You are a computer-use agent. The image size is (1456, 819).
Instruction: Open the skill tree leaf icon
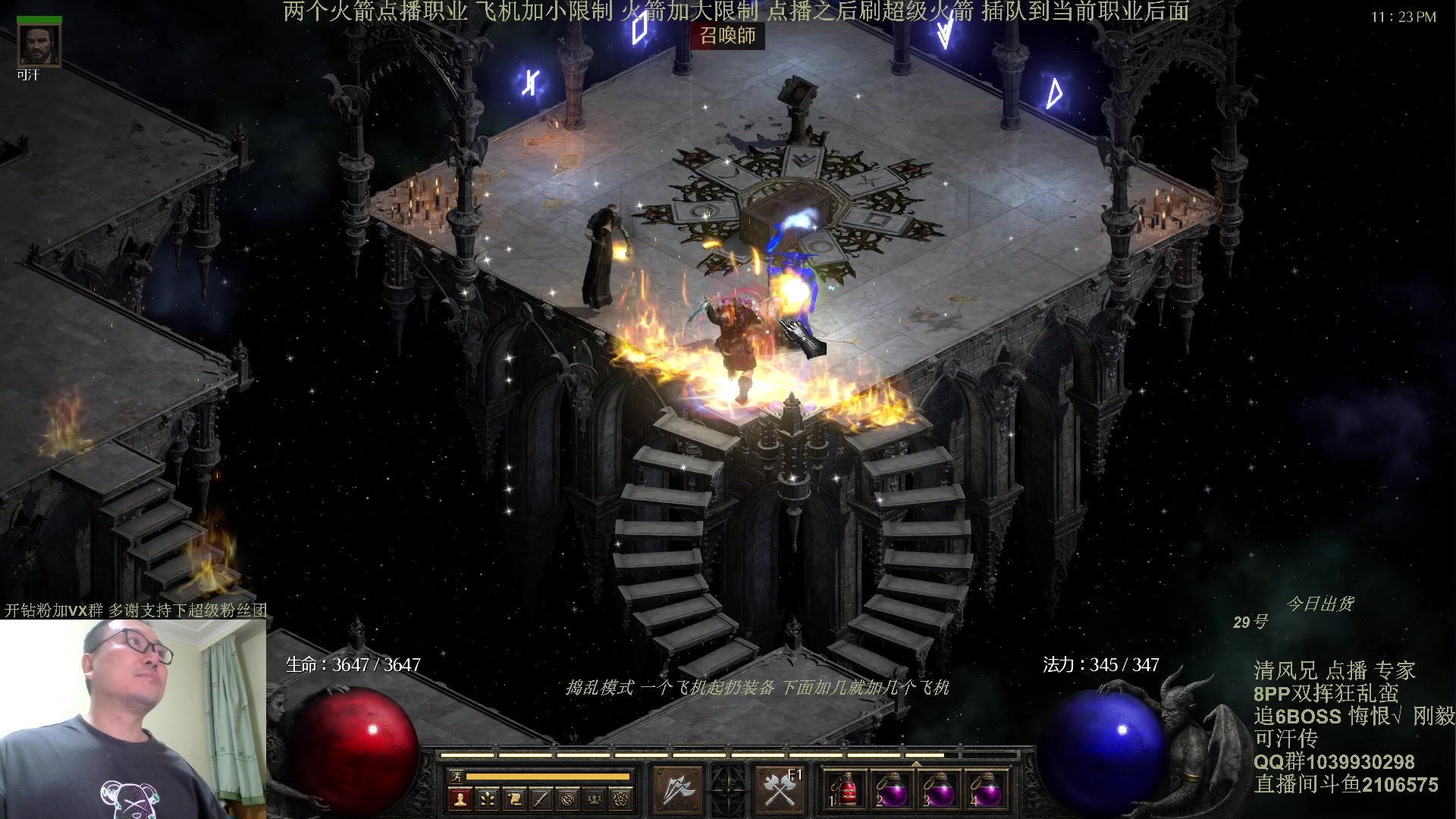coord(487,799)
